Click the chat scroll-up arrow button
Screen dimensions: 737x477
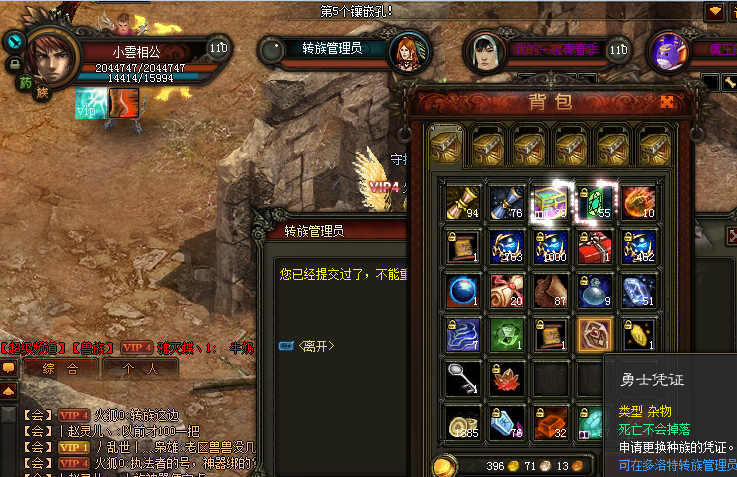click(x=8, y=389)
